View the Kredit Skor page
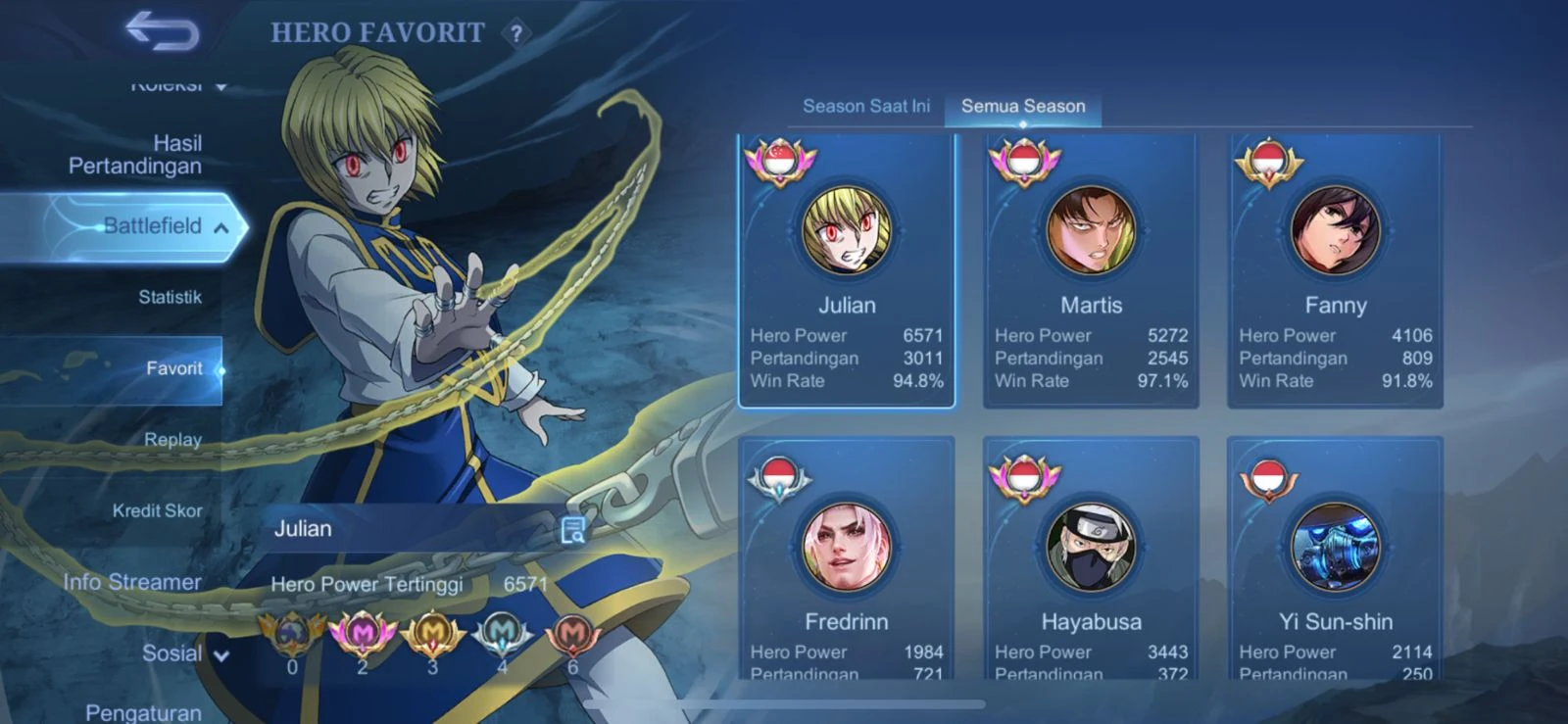This screenshot has height=724, width=1568. pyautogui.click(x=157, y=510)
